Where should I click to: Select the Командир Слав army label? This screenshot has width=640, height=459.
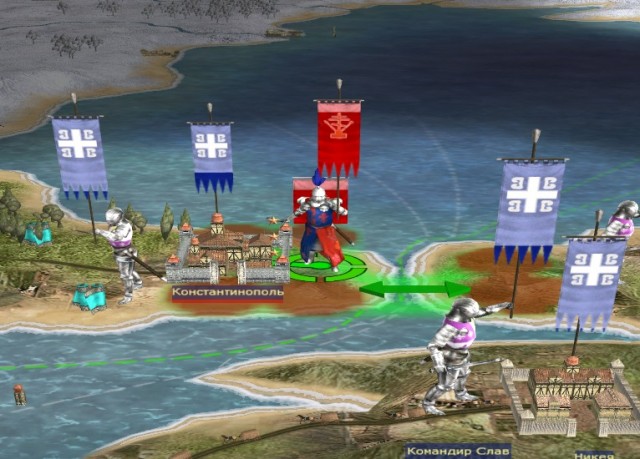(x=459, y=451)
